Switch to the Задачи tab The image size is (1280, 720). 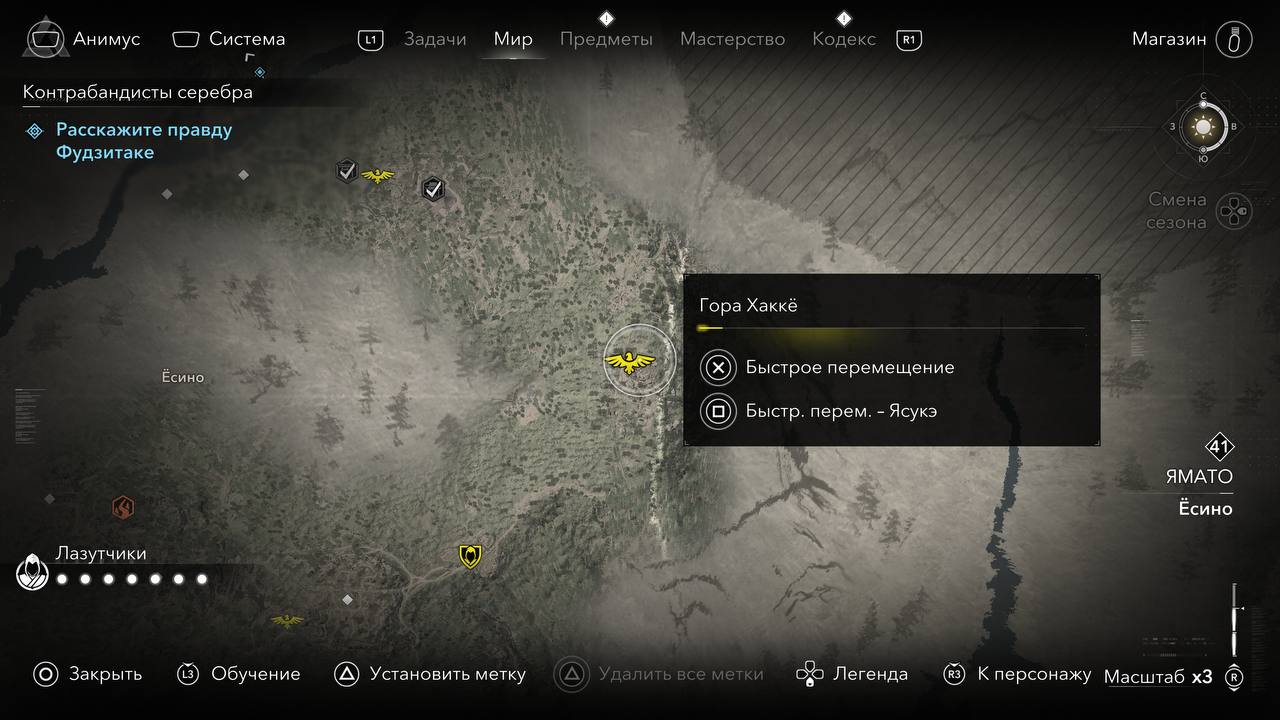point(435,40)
